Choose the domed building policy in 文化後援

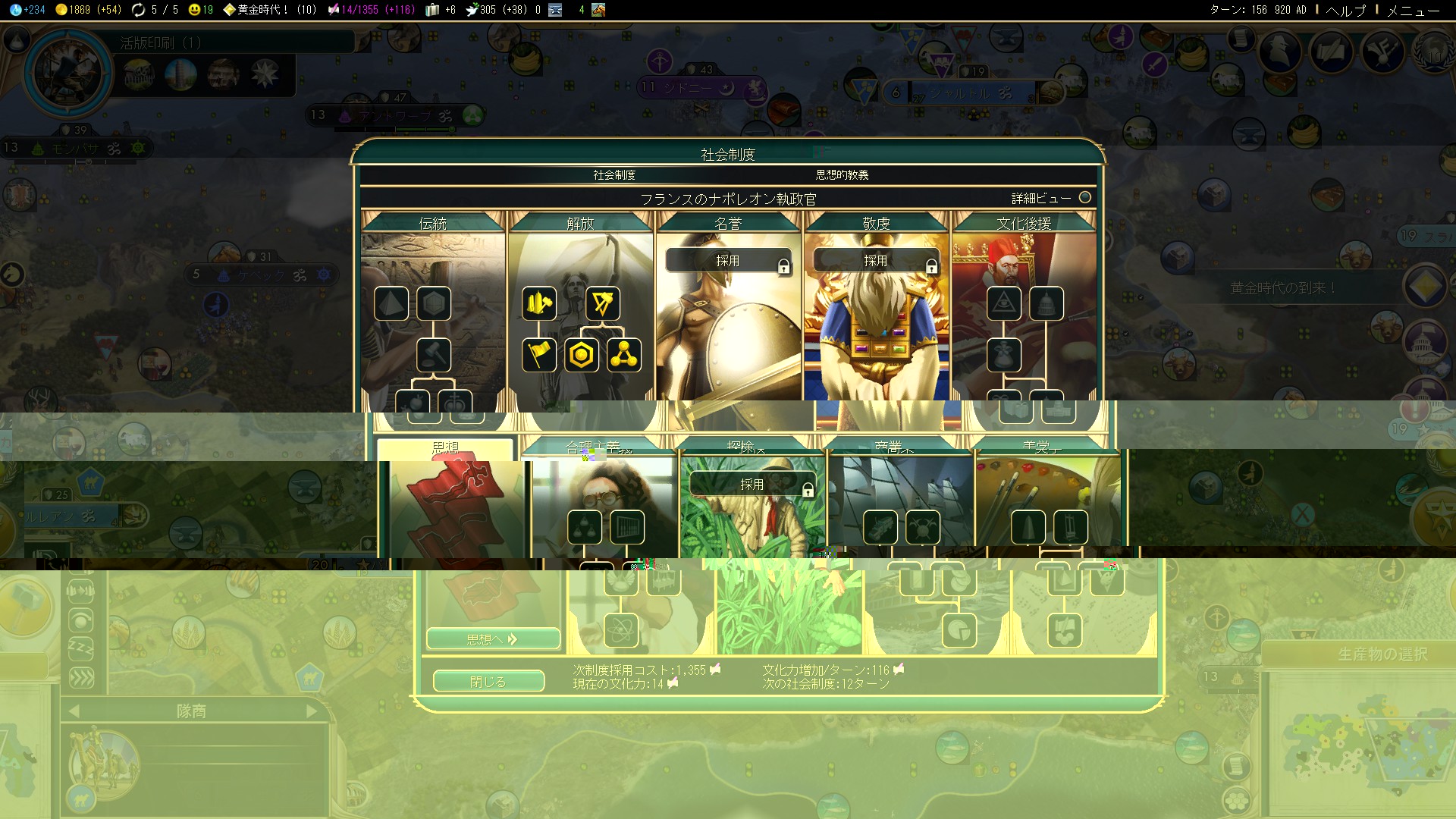(1046, 304)
